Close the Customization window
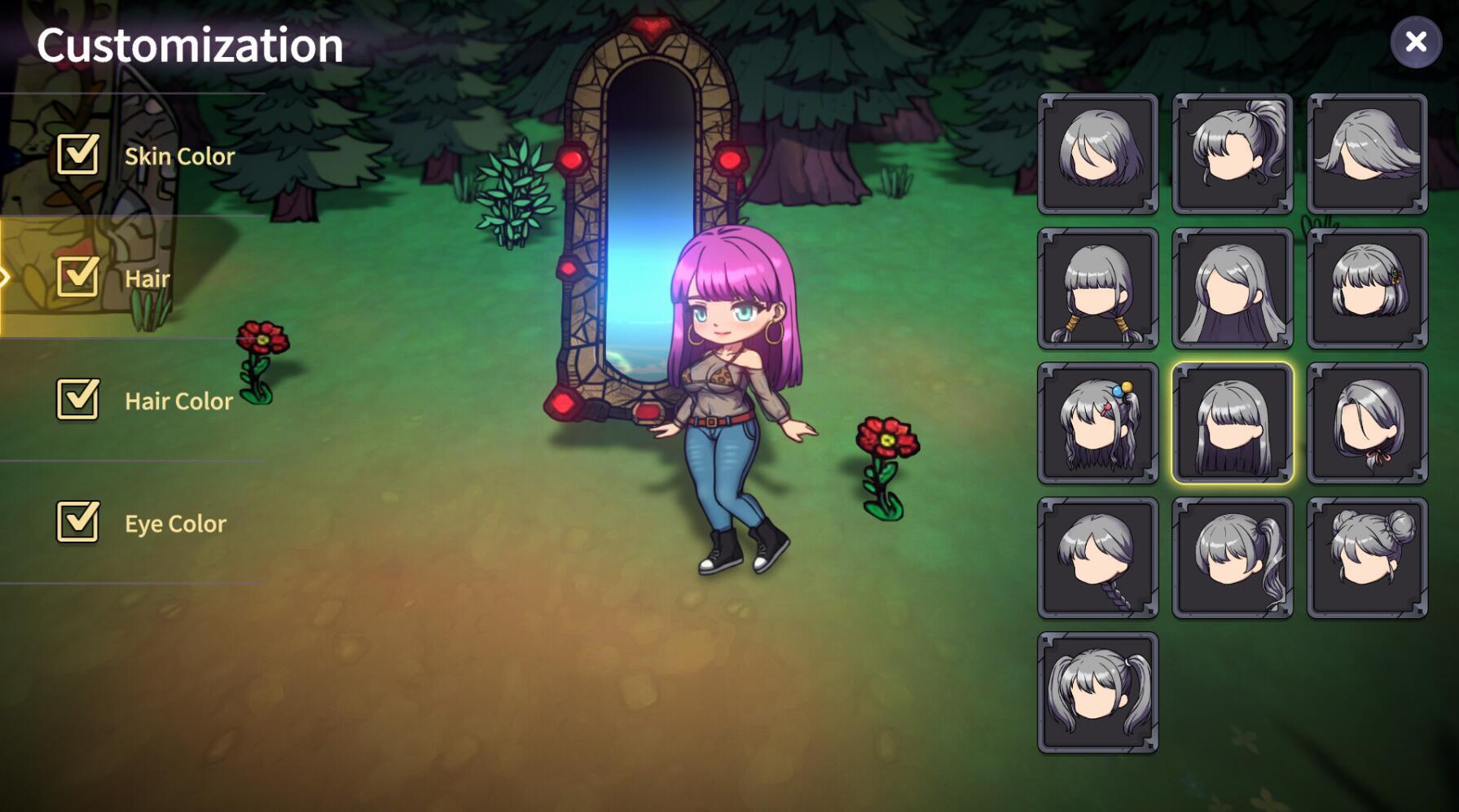The height and width of the screenshot is (812, 1459). pos(1416,42)
